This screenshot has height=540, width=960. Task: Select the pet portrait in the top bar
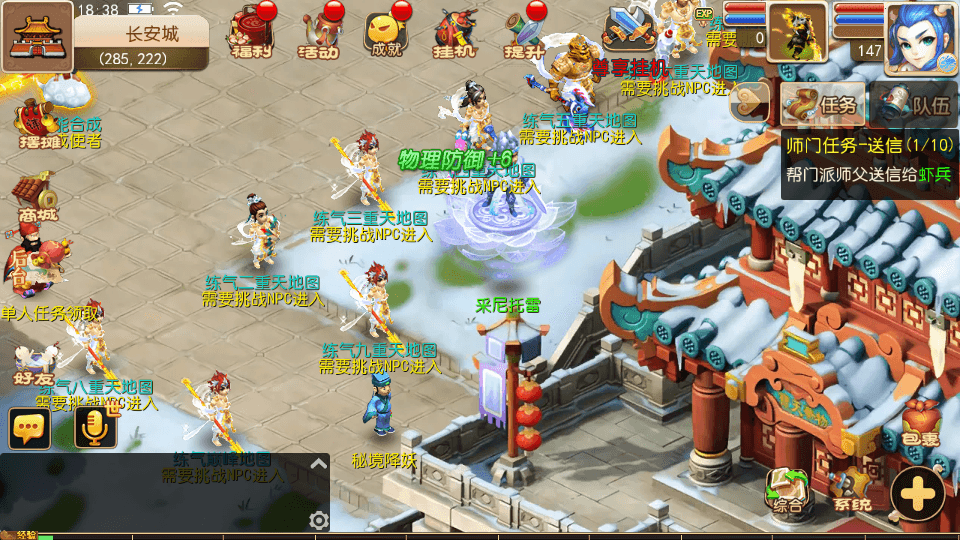796,32
